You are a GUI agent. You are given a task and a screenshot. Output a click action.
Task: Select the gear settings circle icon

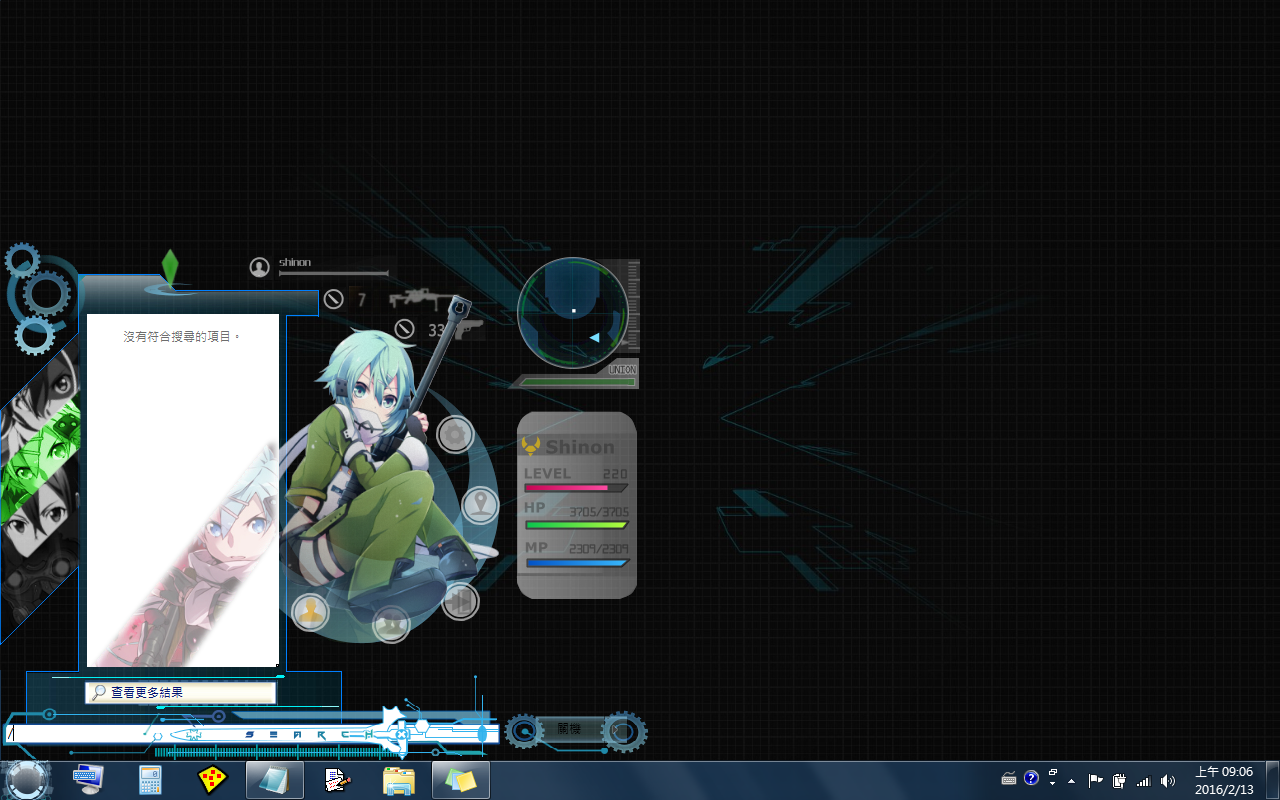click(x=455, y=435)
